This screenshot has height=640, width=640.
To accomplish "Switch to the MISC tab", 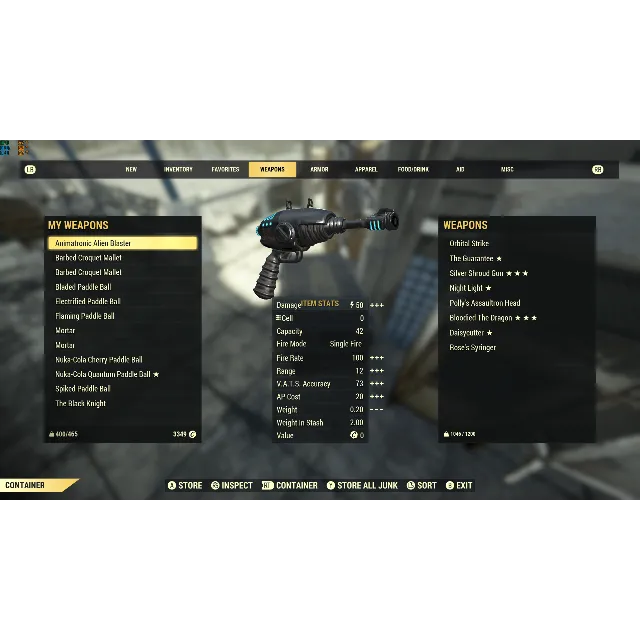I will (x=507, y=170).
